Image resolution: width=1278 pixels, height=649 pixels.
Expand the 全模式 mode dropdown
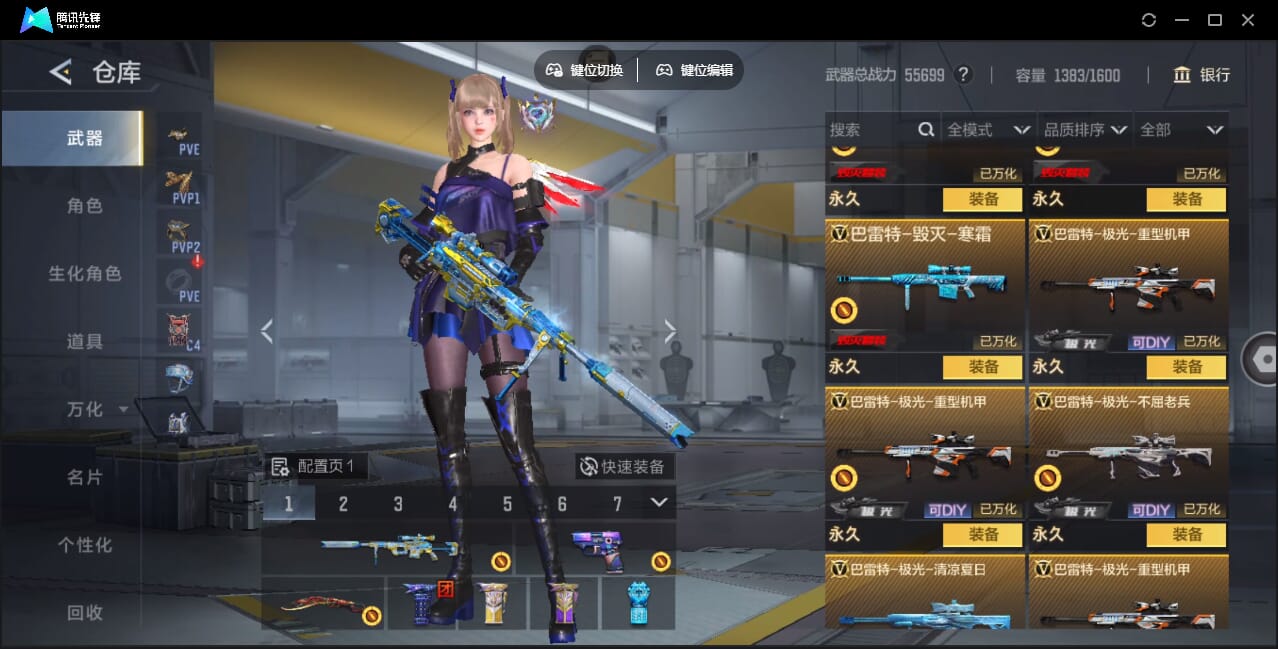click(988, 130)
